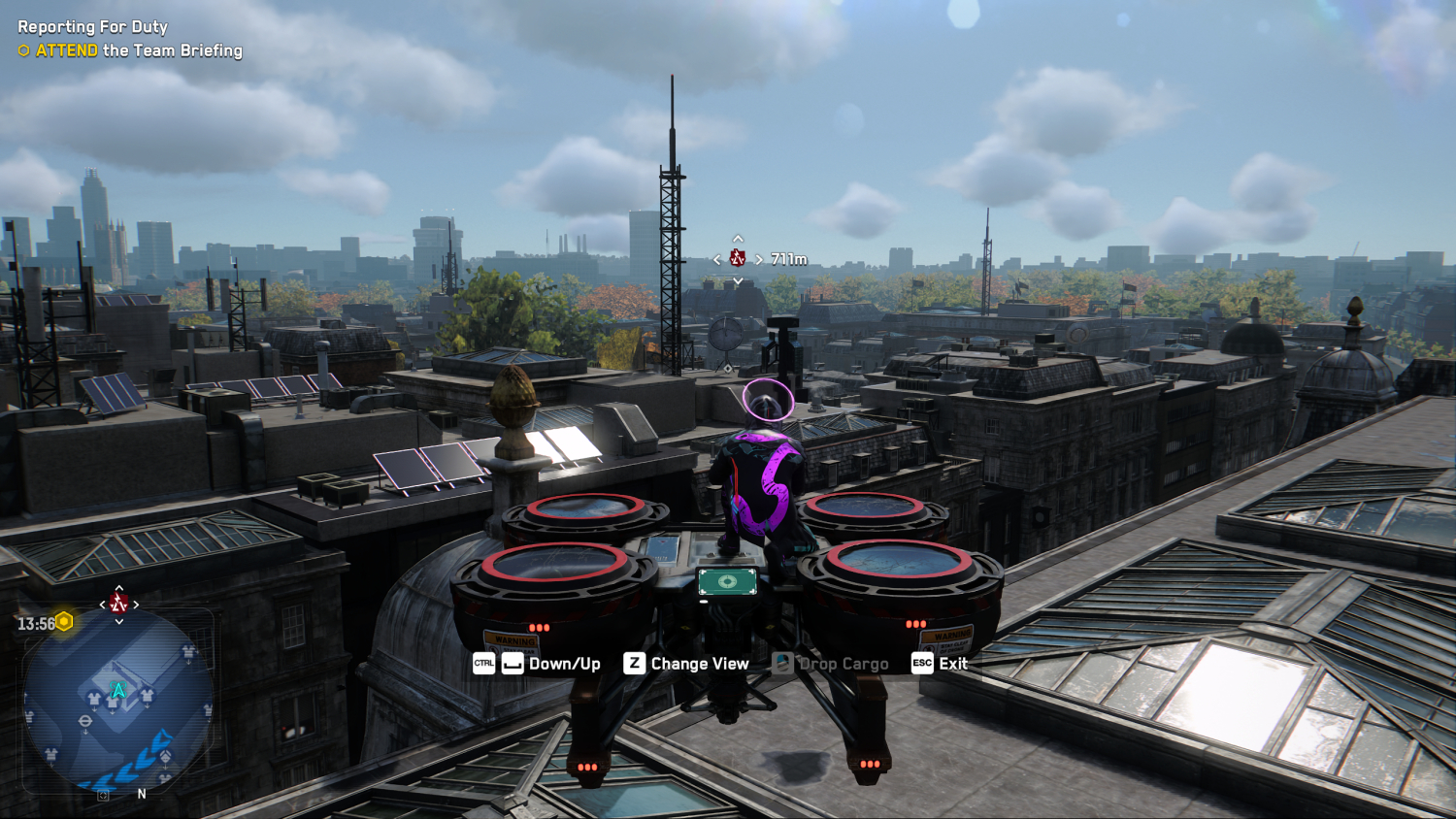
Task: Click the red DedSec waypoint marker showing 711m
Action: point(738,258)
